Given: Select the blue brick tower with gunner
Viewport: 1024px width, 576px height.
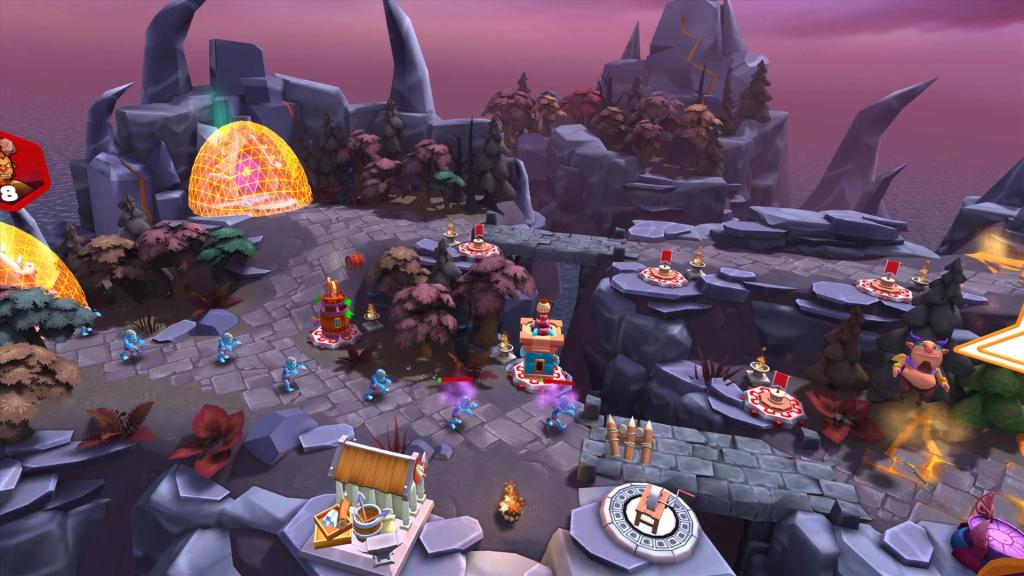Looking at the screenshot, I should [x=540, y=345].
